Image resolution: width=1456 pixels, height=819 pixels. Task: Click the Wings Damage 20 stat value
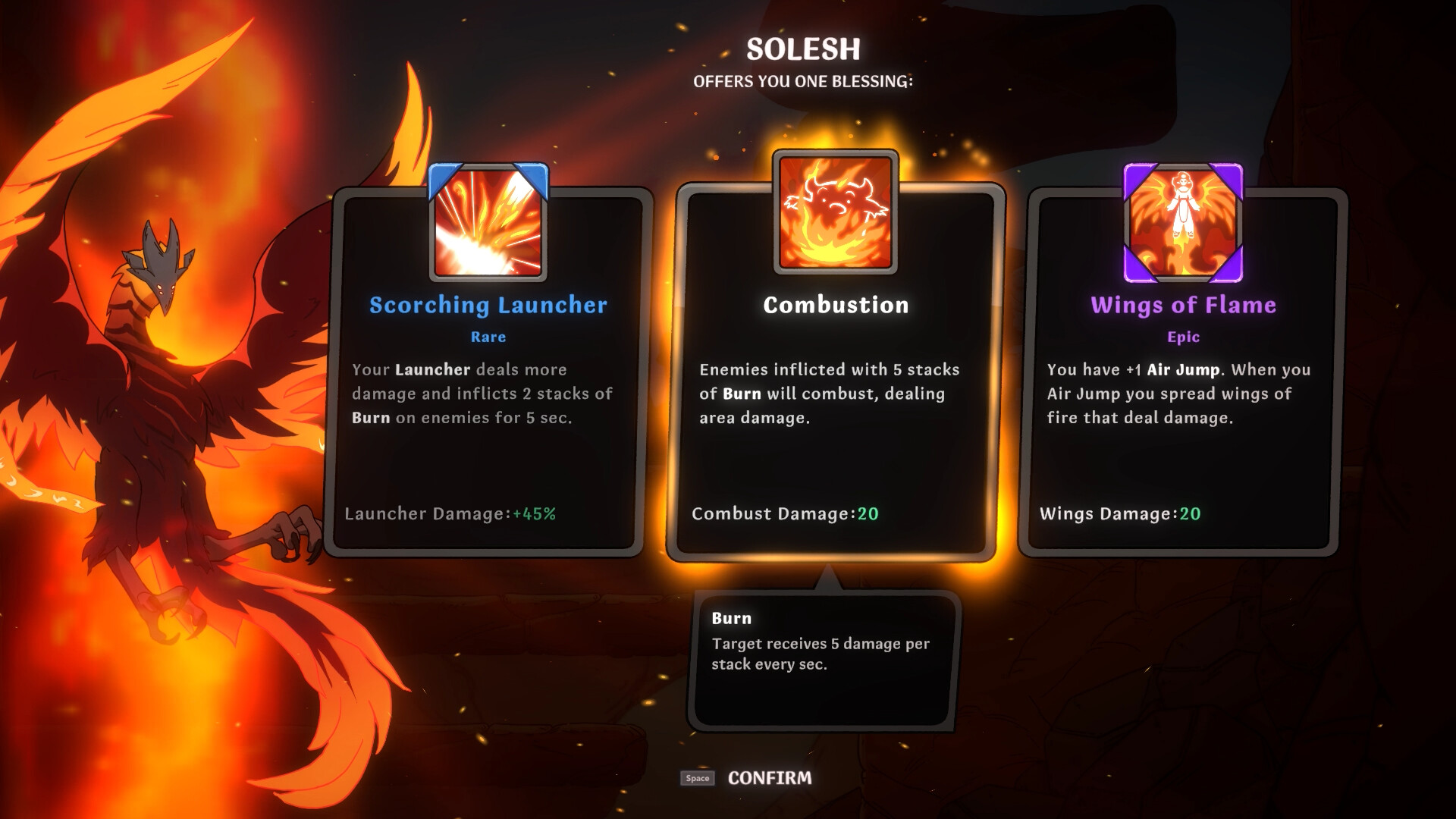point(1189,513)
